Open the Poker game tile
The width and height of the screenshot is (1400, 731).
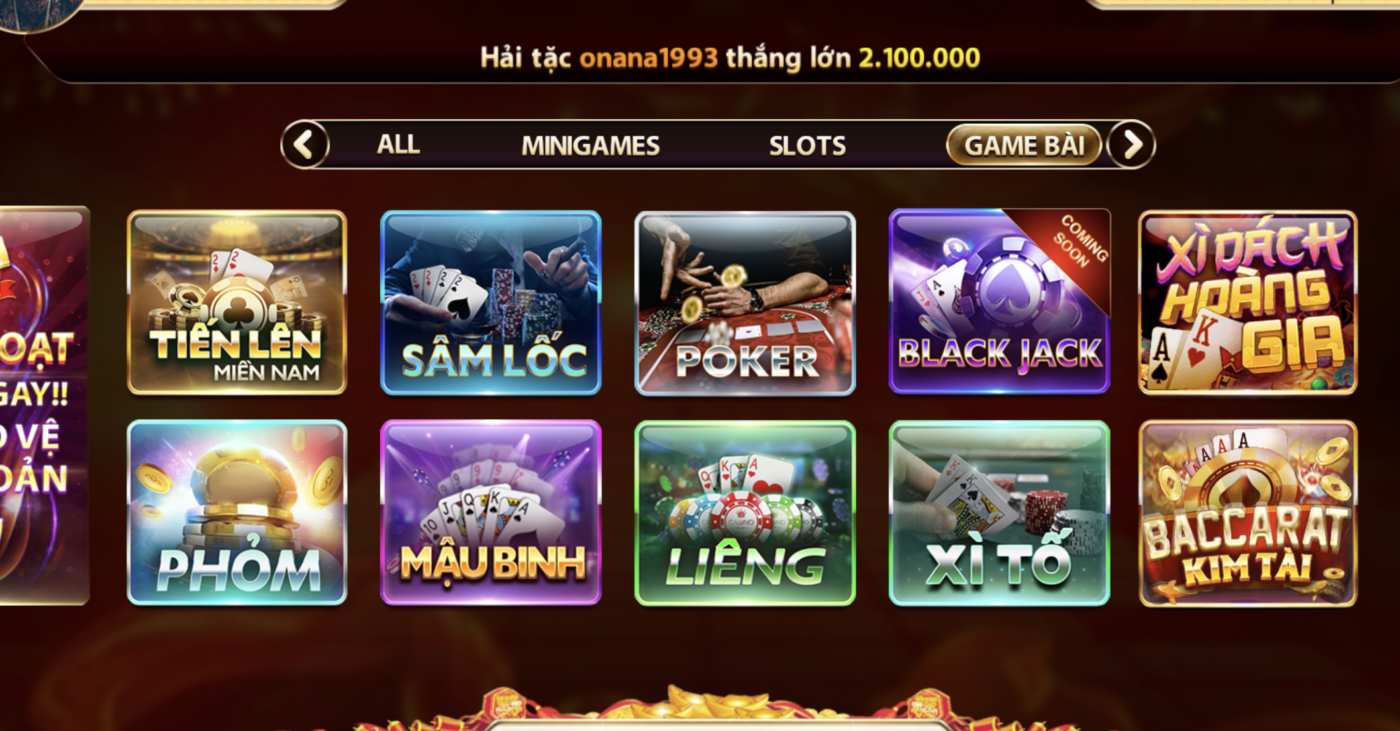(746, 300)
